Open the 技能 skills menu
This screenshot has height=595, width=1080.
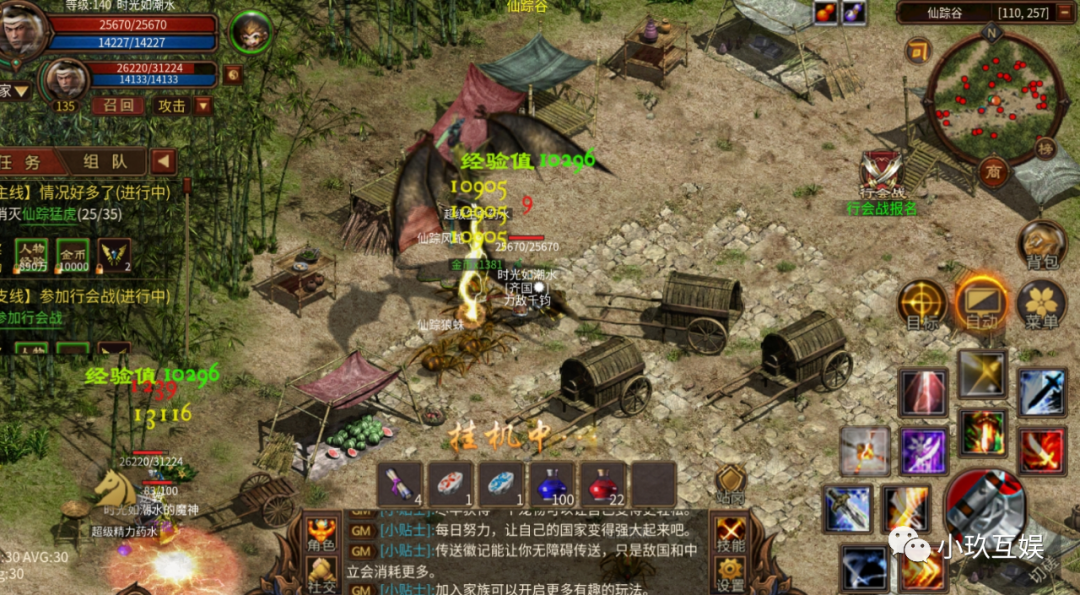pyautogui.click(x=731, y=535)
